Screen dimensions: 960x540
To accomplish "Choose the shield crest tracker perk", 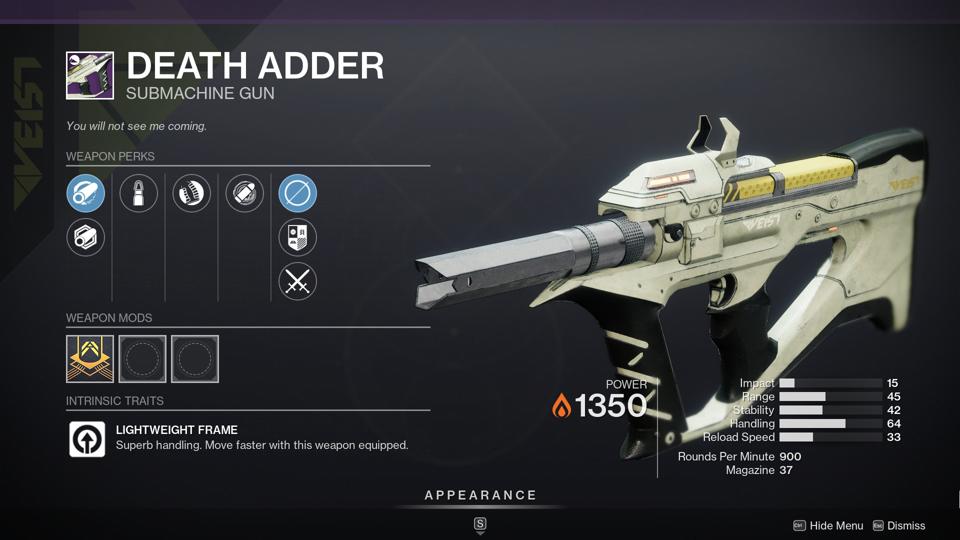I will pos(297,238).
